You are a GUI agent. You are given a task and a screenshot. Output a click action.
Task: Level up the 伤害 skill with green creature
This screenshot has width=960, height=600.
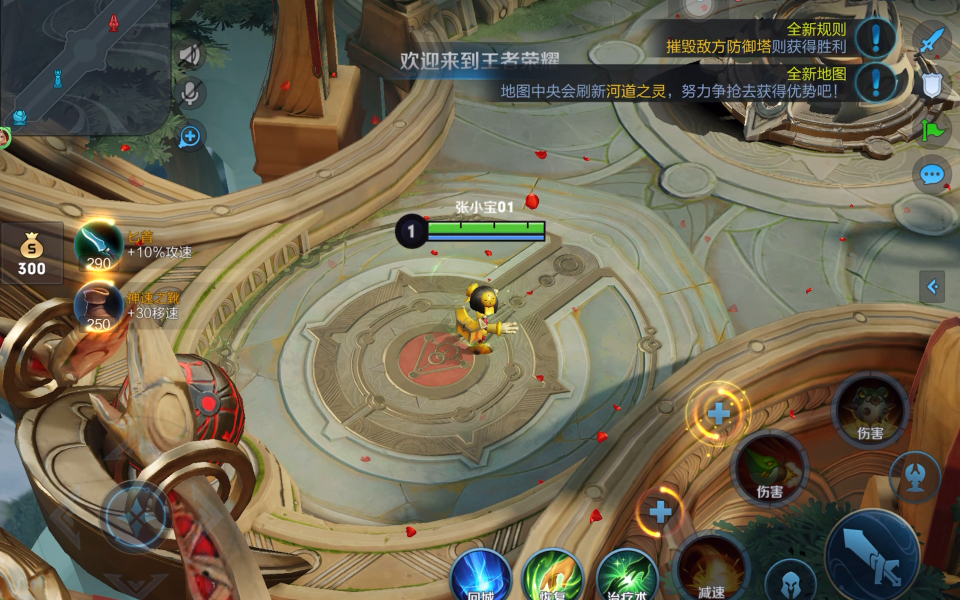click(718, 412)
